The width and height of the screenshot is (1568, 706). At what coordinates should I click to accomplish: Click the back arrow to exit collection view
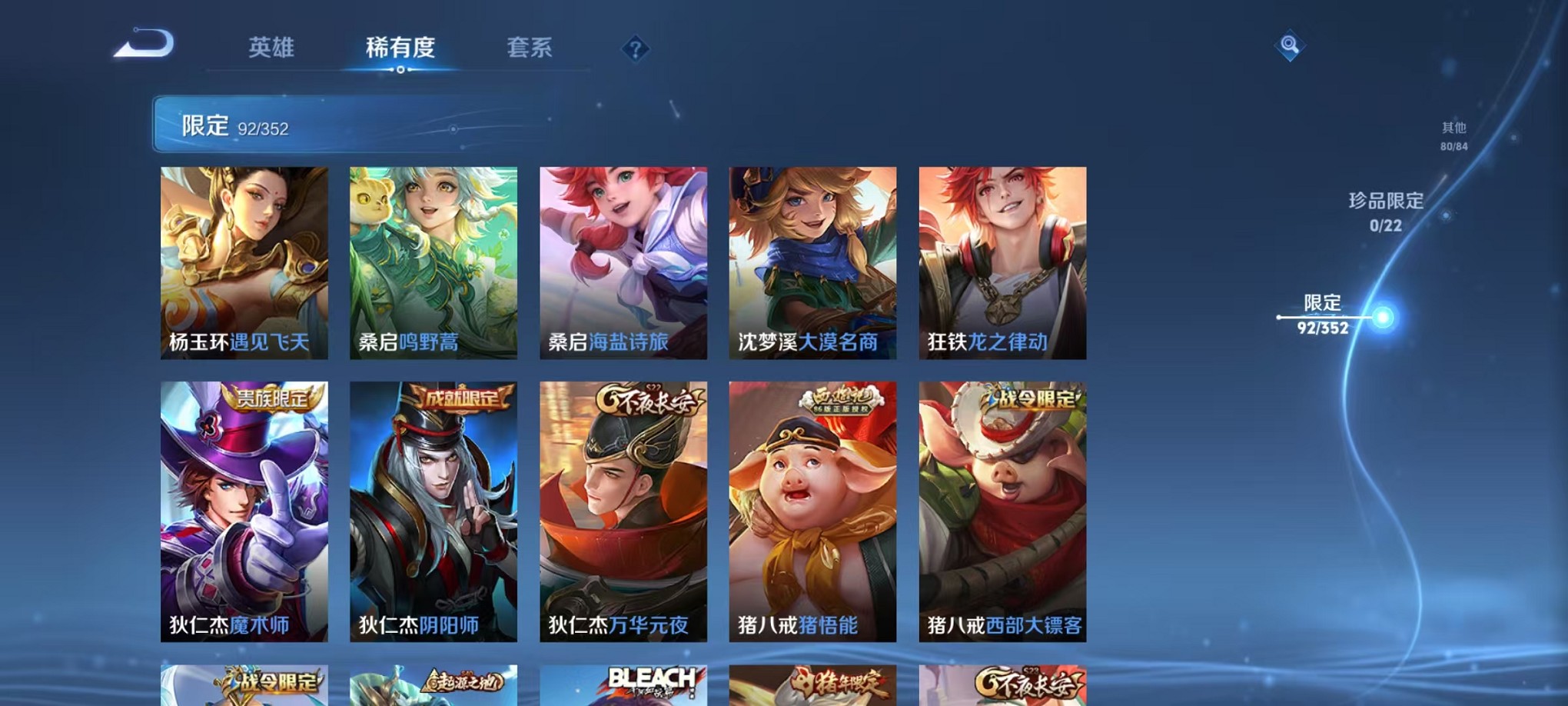(143, 46)
